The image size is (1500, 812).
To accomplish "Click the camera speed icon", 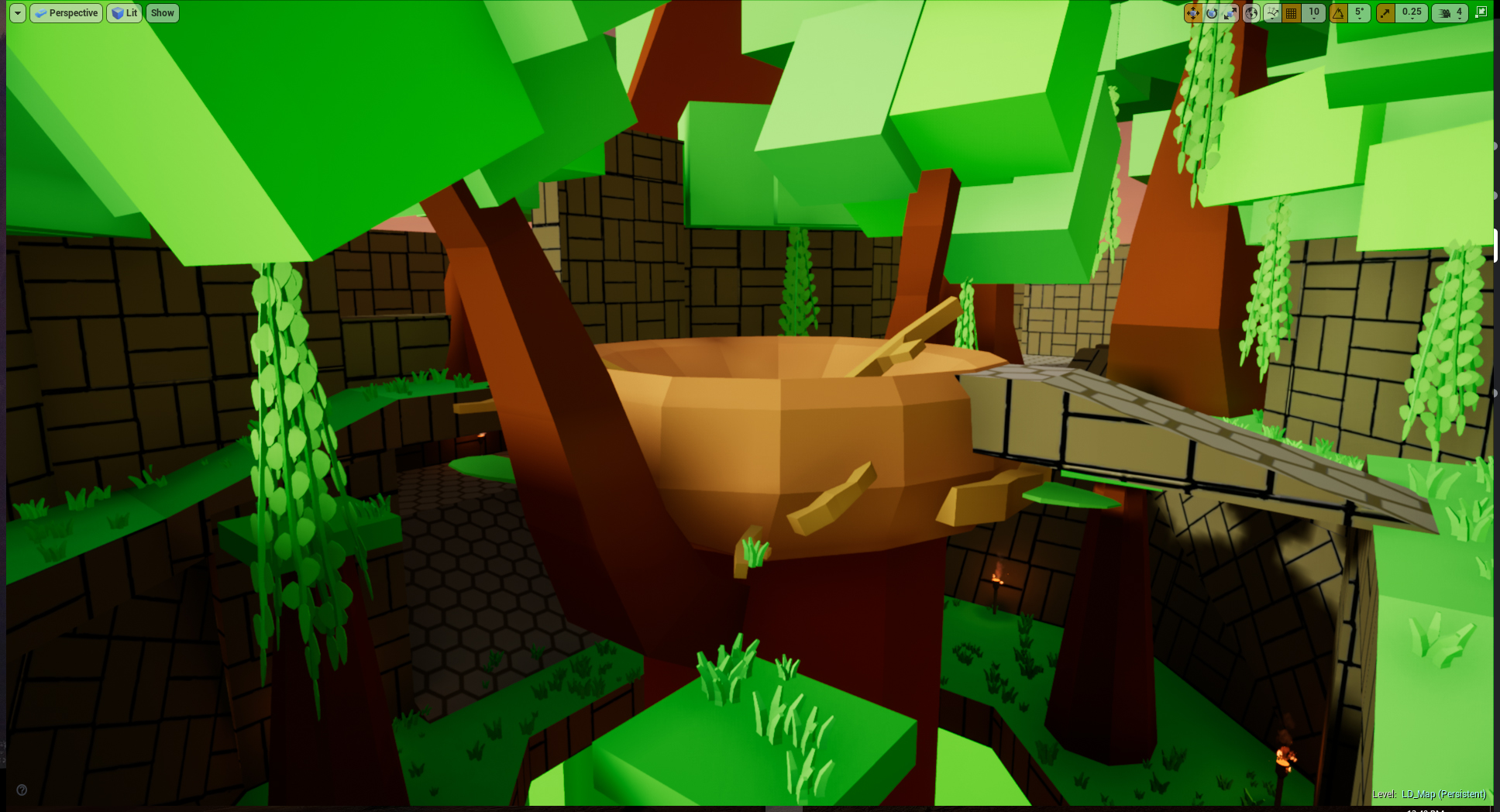I will coord(1443,12).
